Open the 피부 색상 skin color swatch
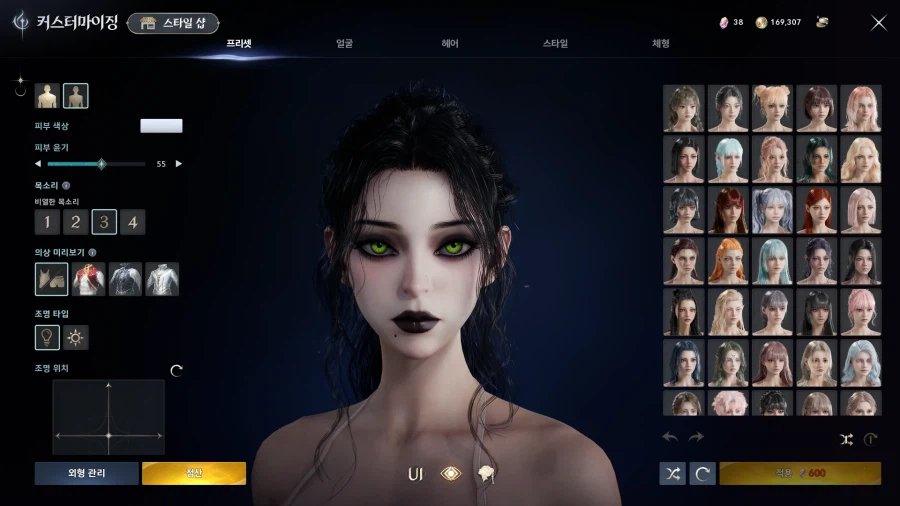The width and height of the screenshot is (900, 506). click(161, 126)
